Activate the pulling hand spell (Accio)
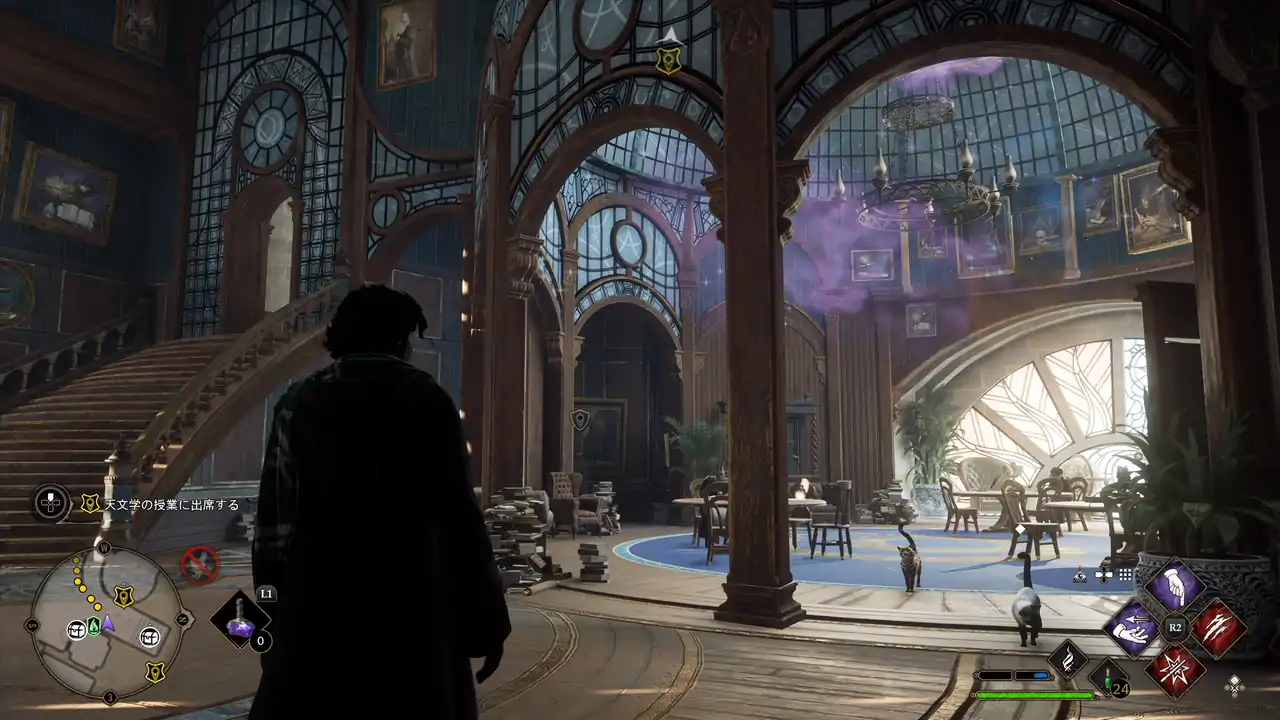This screenshot has height=720, width=1280. pos(1131,628)
